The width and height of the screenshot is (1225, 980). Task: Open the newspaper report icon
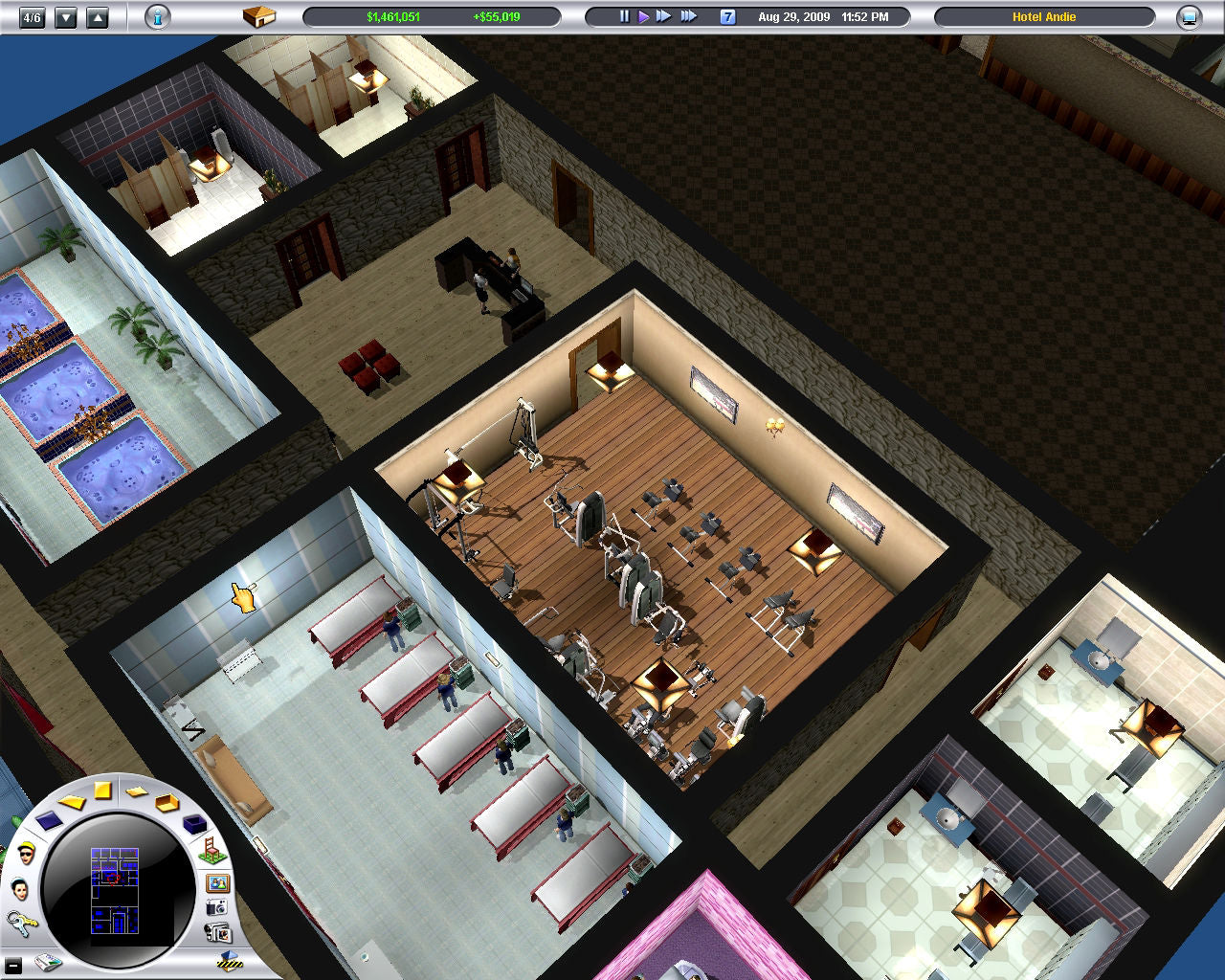coord(48,963)
